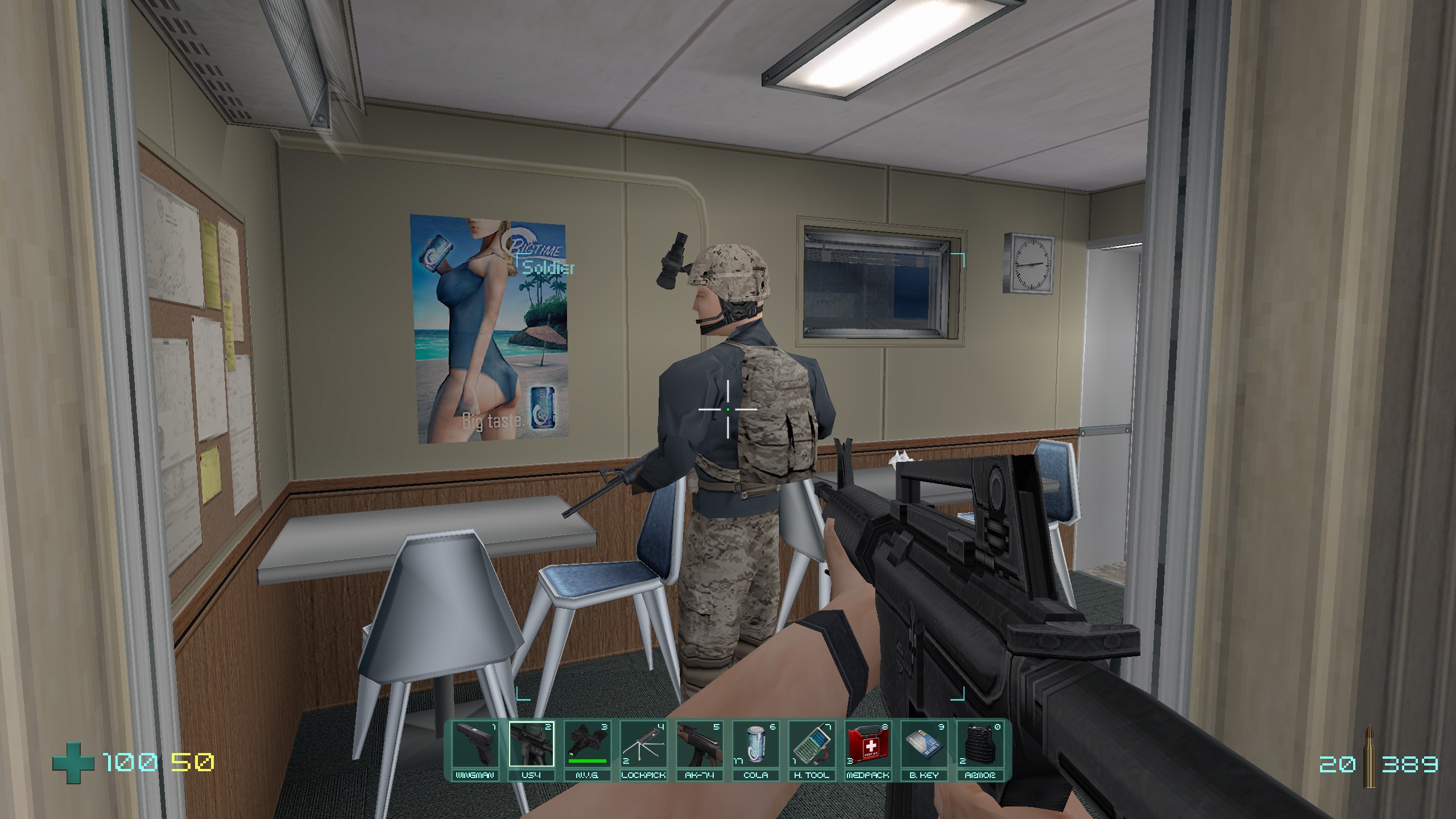Select the H. Tool hacking device
This screenshot has width=1456, height=819.
click(x=811, y=746)
